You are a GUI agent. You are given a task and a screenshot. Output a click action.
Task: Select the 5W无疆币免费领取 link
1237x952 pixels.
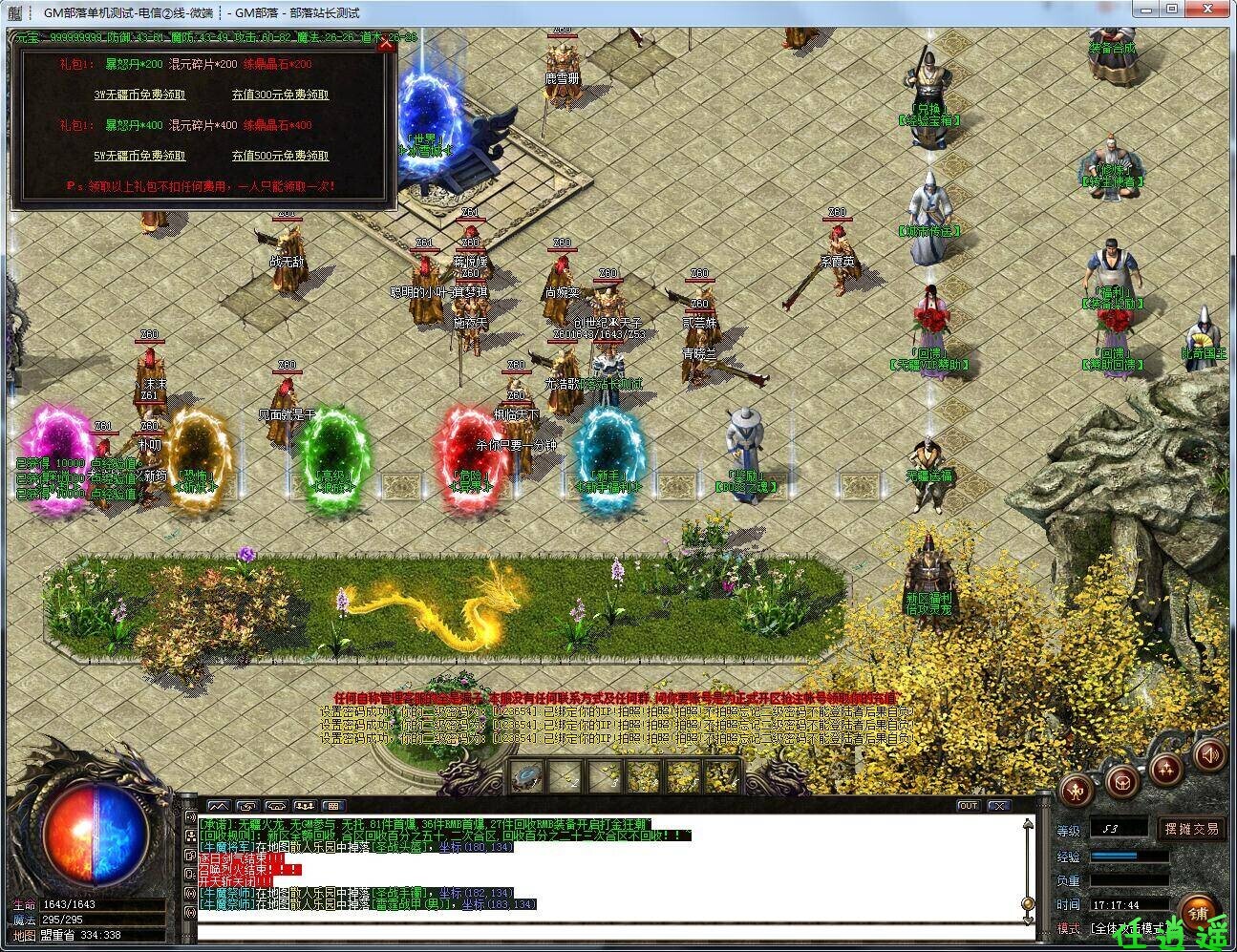point(139,156)
